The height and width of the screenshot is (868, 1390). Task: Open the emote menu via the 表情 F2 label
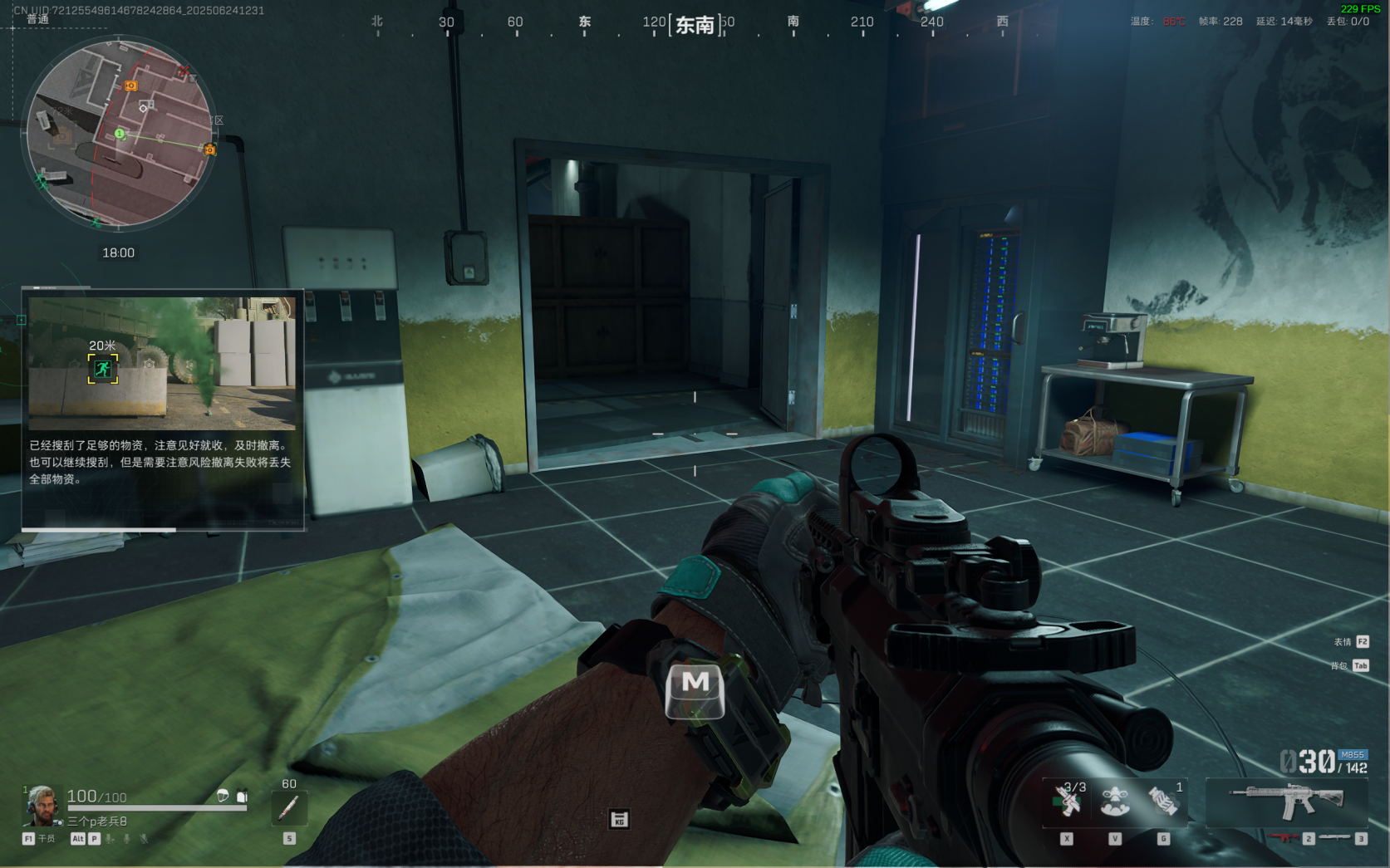1351,641
